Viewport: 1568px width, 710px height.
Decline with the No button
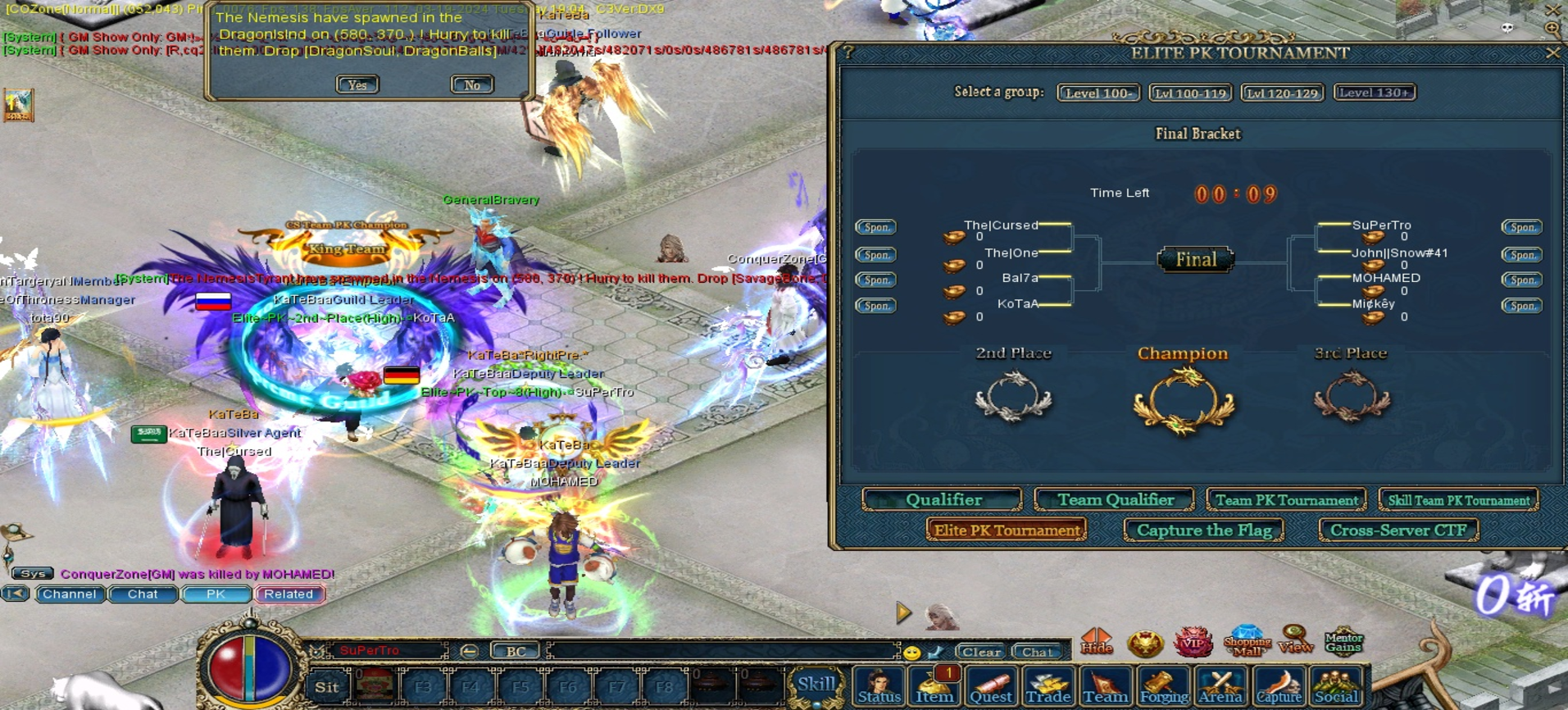click(x=472, y=84)
